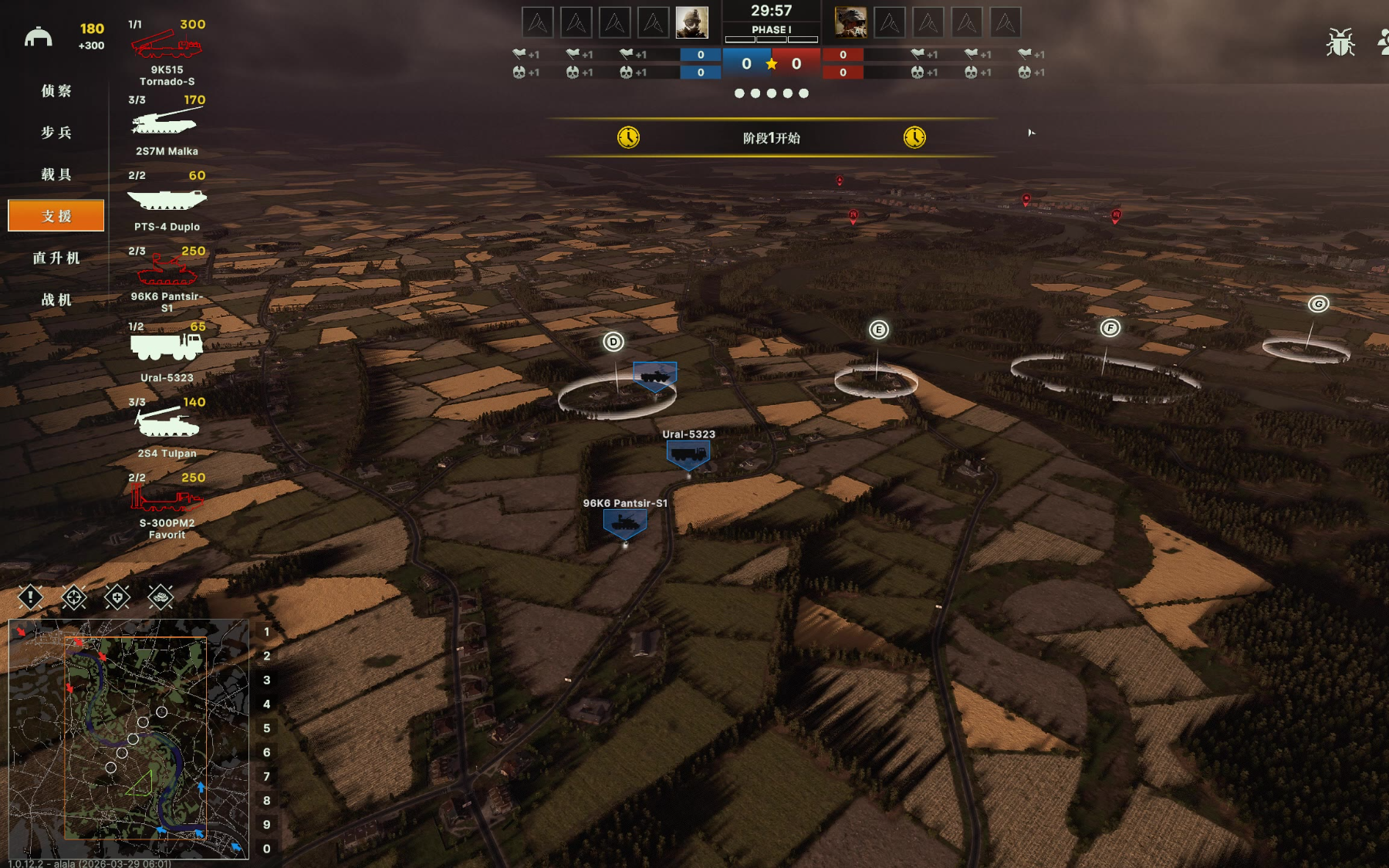Select the deployed Ural-5323 unit marker
This screenshot has width=1389, height=868.
[x=688, y=454]
